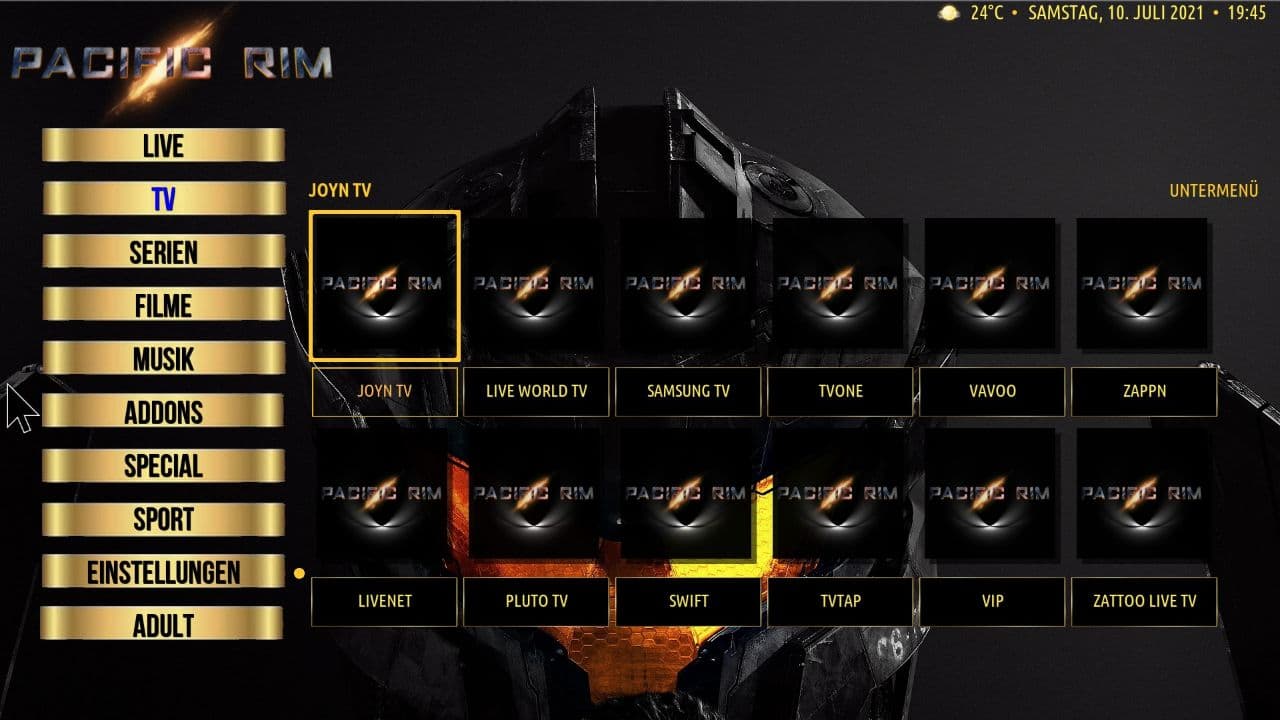The image size is (1280, 720).
Task: Open the LIVE menu entry
Action: [x=163, y=146]
